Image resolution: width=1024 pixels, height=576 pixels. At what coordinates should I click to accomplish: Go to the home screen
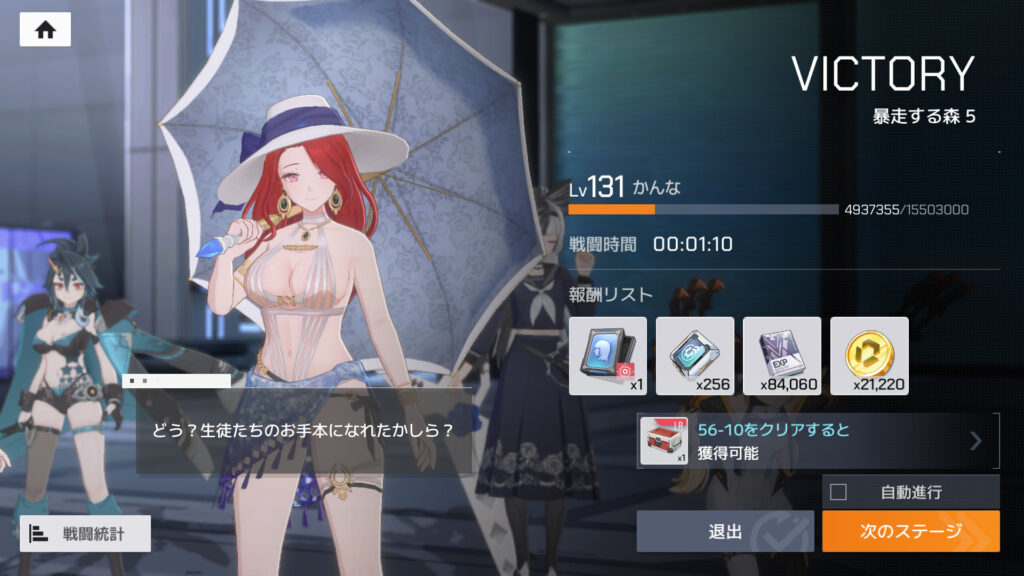[45, 30]
